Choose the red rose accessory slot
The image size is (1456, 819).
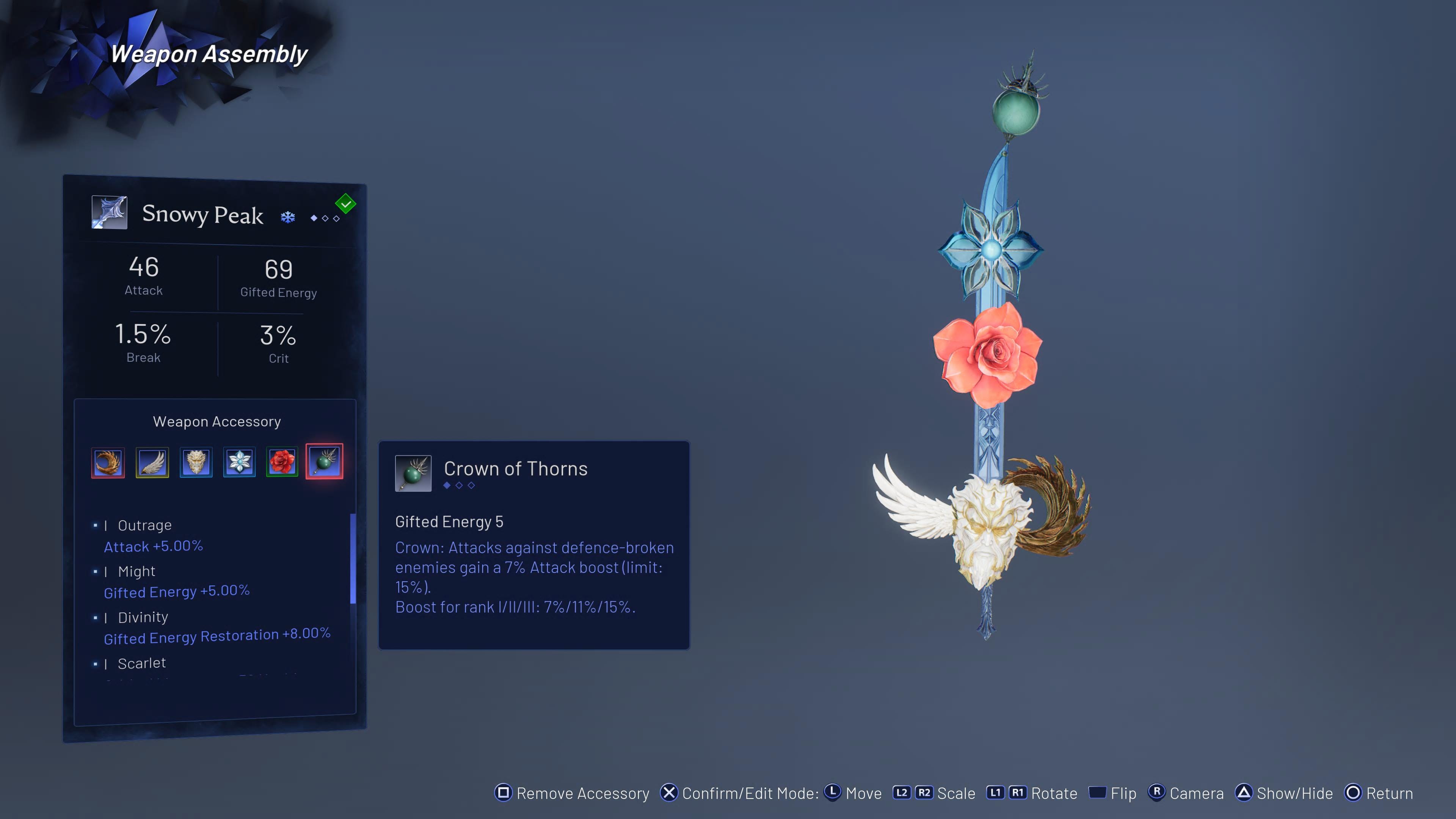coord(282,462)
